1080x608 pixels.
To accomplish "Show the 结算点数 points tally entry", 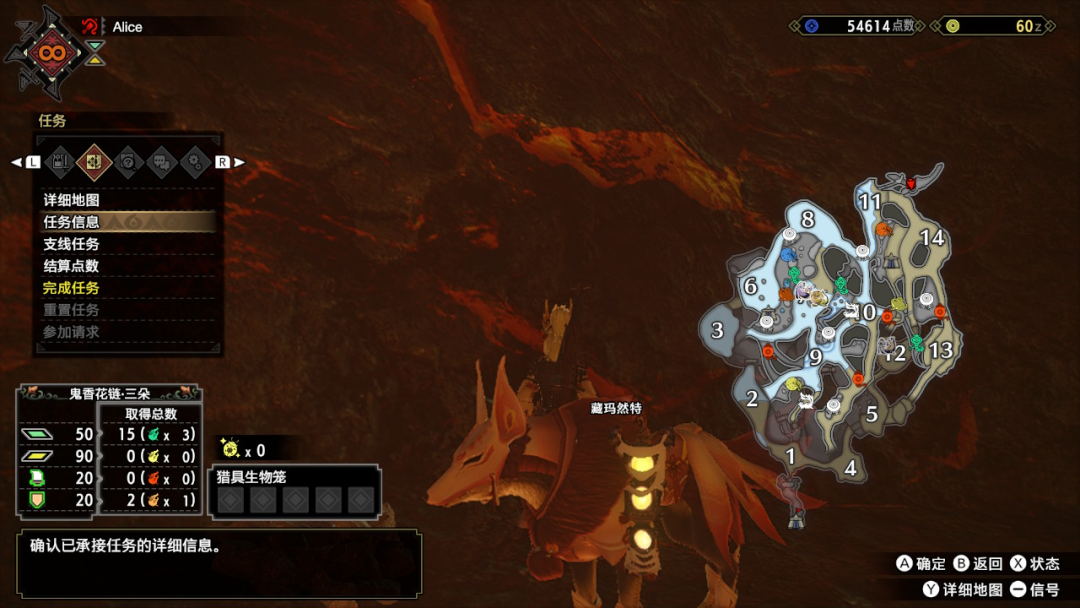I will [71, 266].
